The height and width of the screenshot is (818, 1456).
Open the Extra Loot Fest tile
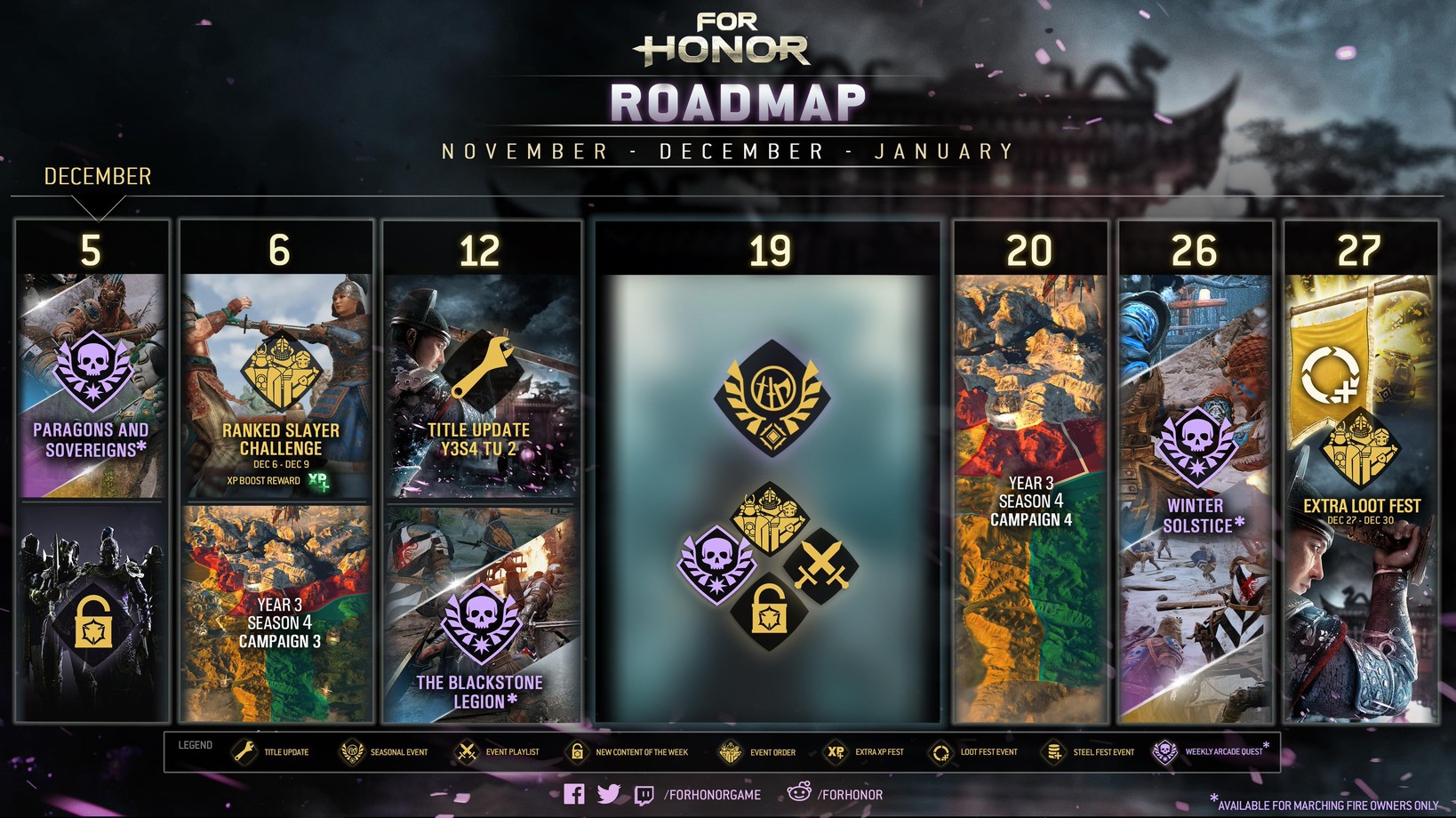[1361, 498]
